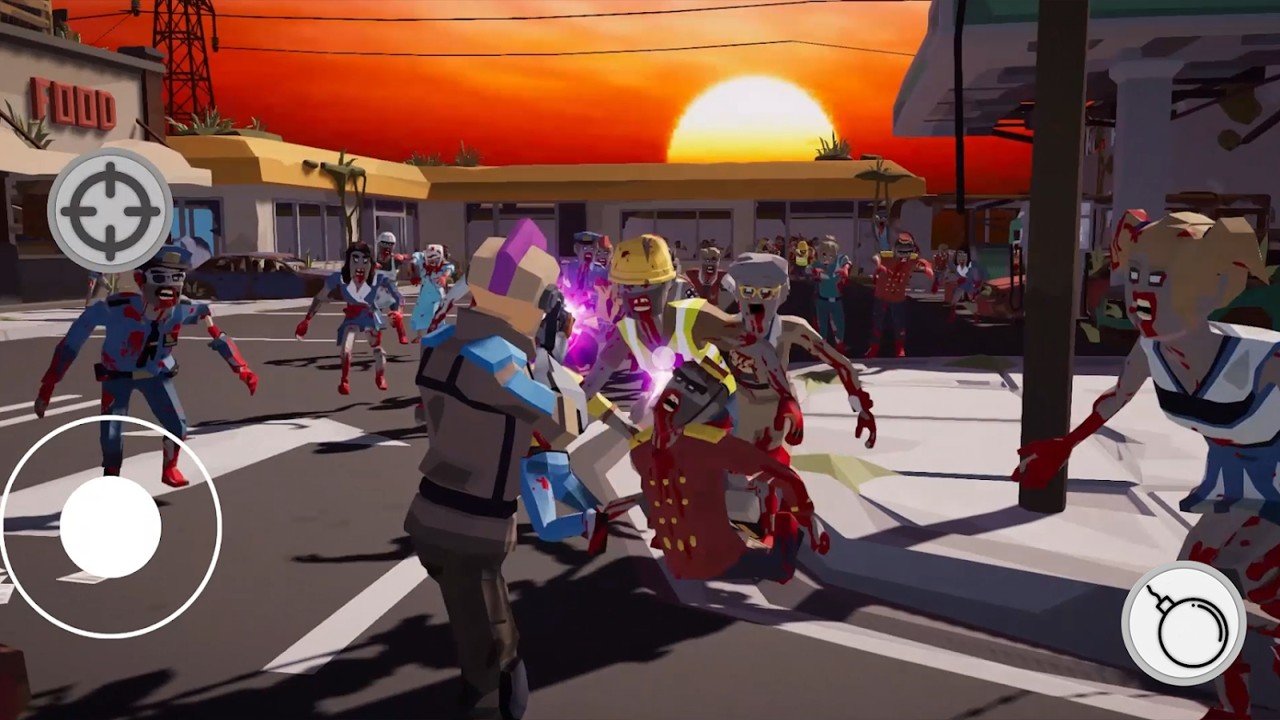Throw a grenade with the bomb button

point(1184,623)
